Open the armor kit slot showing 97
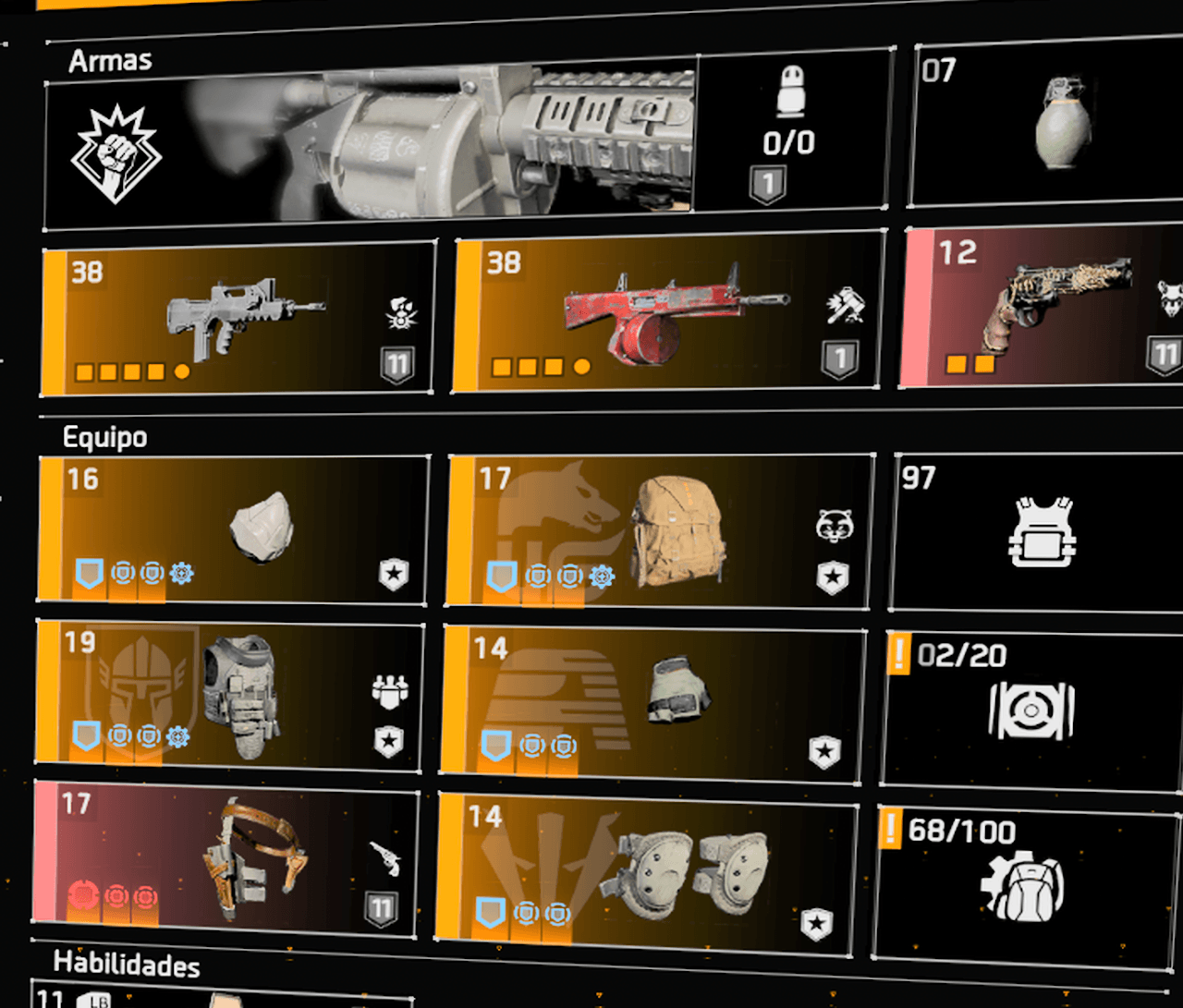1183x1008 pixels. pos(1039,531)
